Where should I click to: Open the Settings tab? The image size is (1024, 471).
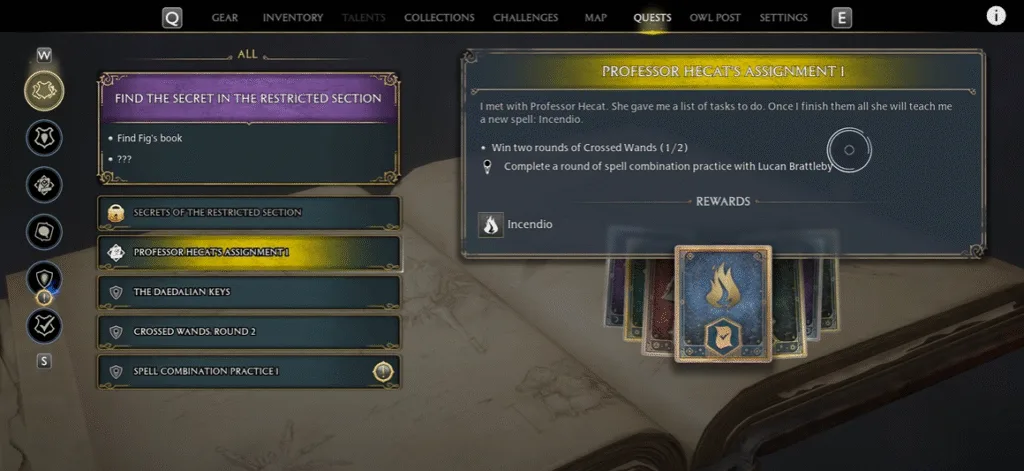783,18
